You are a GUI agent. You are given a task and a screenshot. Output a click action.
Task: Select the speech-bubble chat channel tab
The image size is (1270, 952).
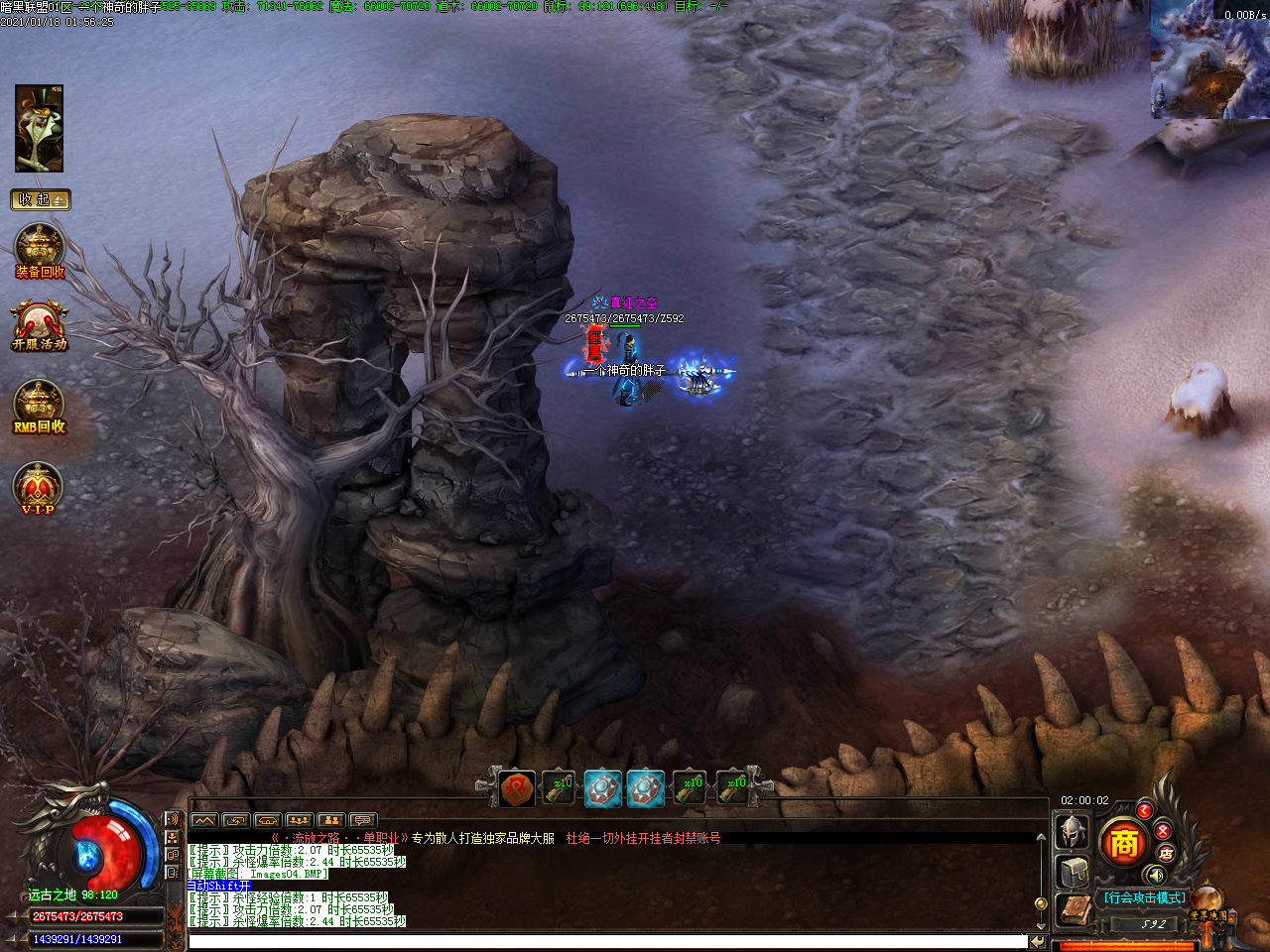pos(363,820)
